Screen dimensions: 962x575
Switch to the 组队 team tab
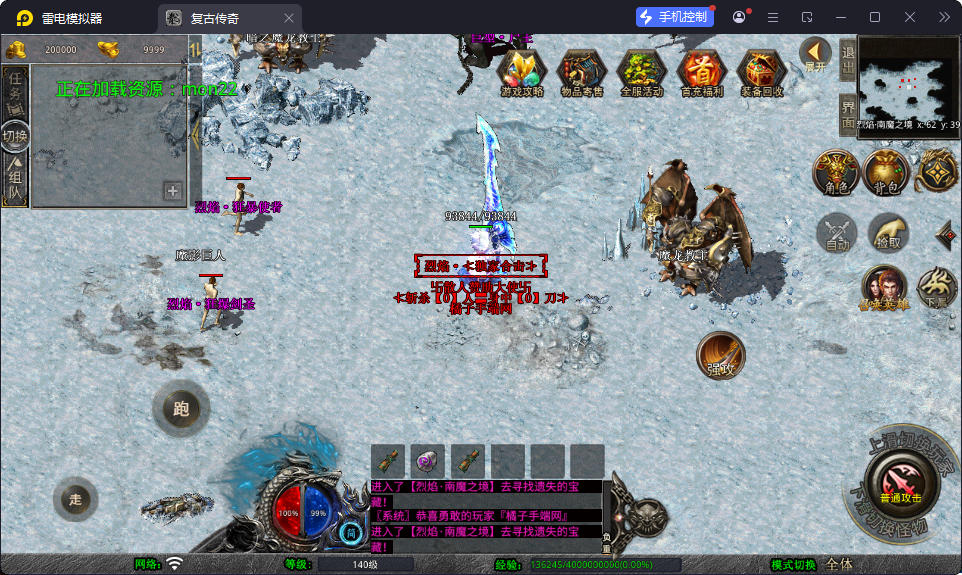pyautogui.click(x=15, y=182)
